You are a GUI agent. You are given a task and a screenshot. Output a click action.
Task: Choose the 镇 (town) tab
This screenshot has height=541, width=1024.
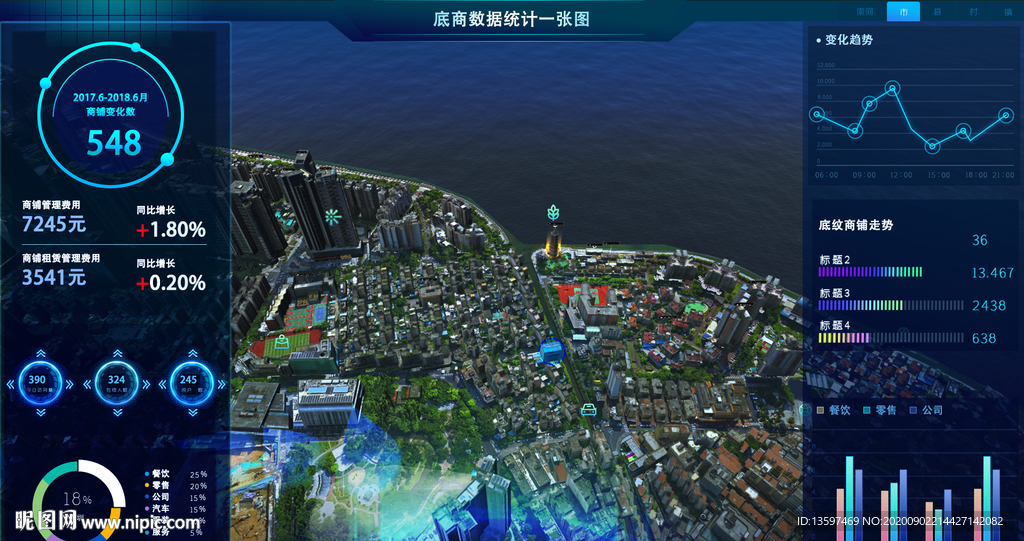click(1007, 12)
